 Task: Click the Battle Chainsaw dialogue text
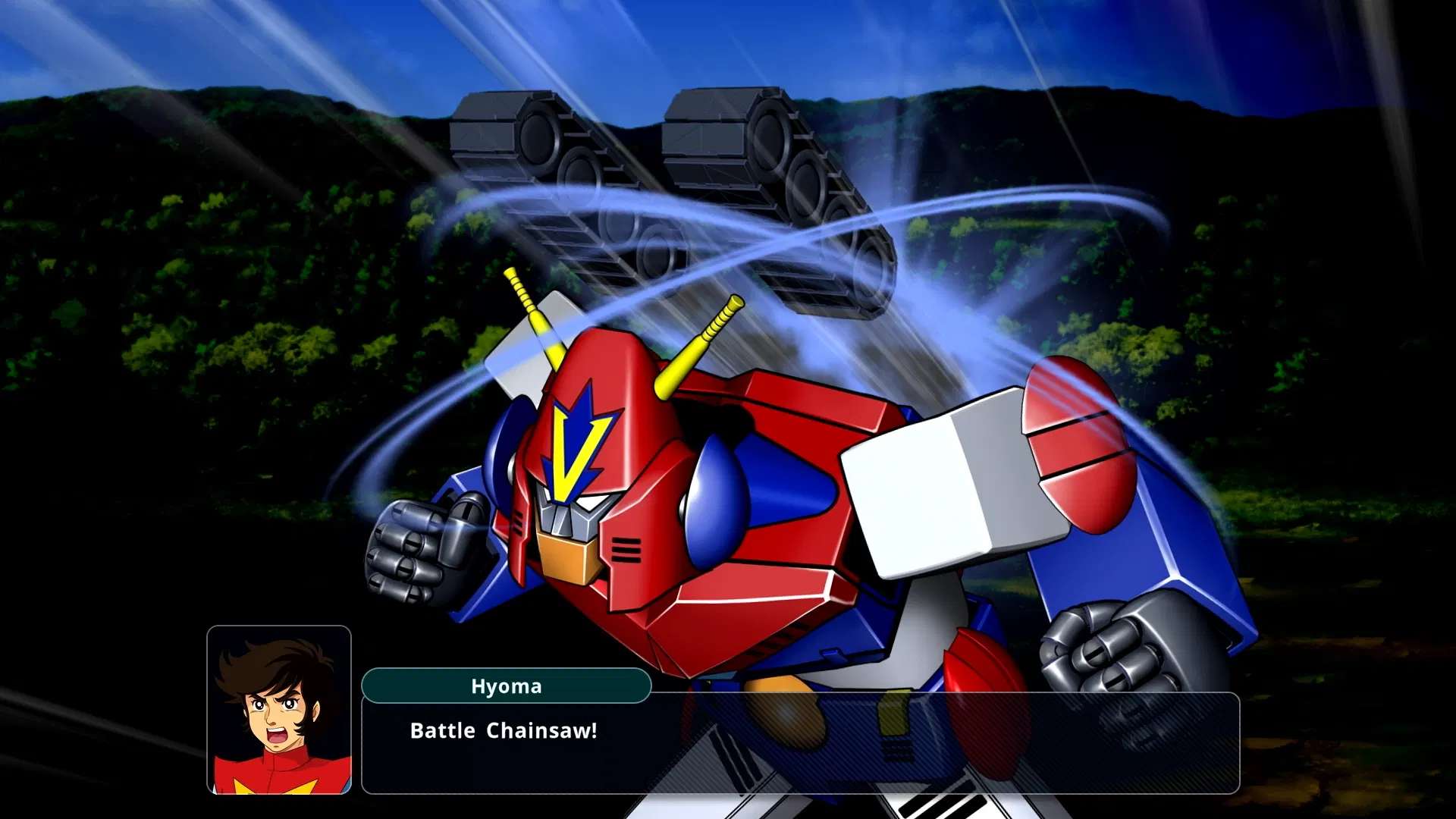(503, 732)
